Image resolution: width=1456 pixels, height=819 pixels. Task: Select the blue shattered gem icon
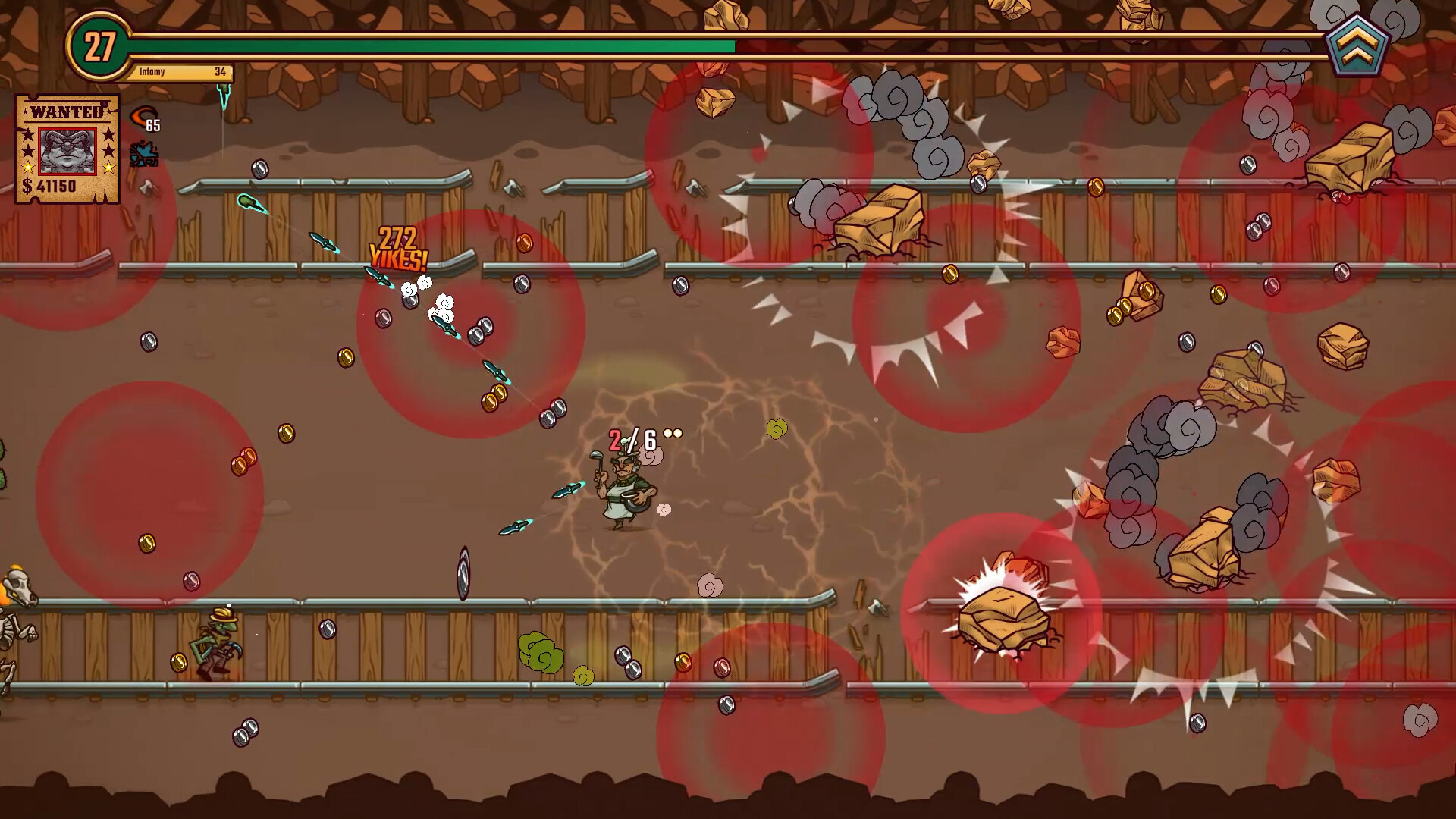[144, 154]
